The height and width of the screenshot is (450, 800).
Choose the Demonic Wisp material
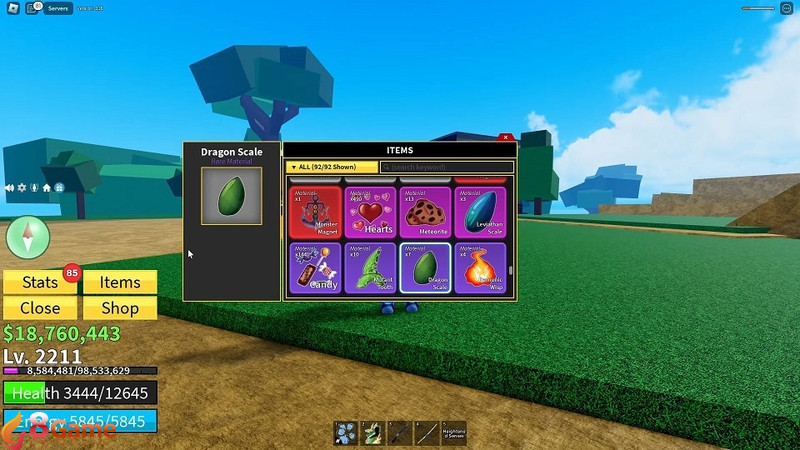[480, 268]
